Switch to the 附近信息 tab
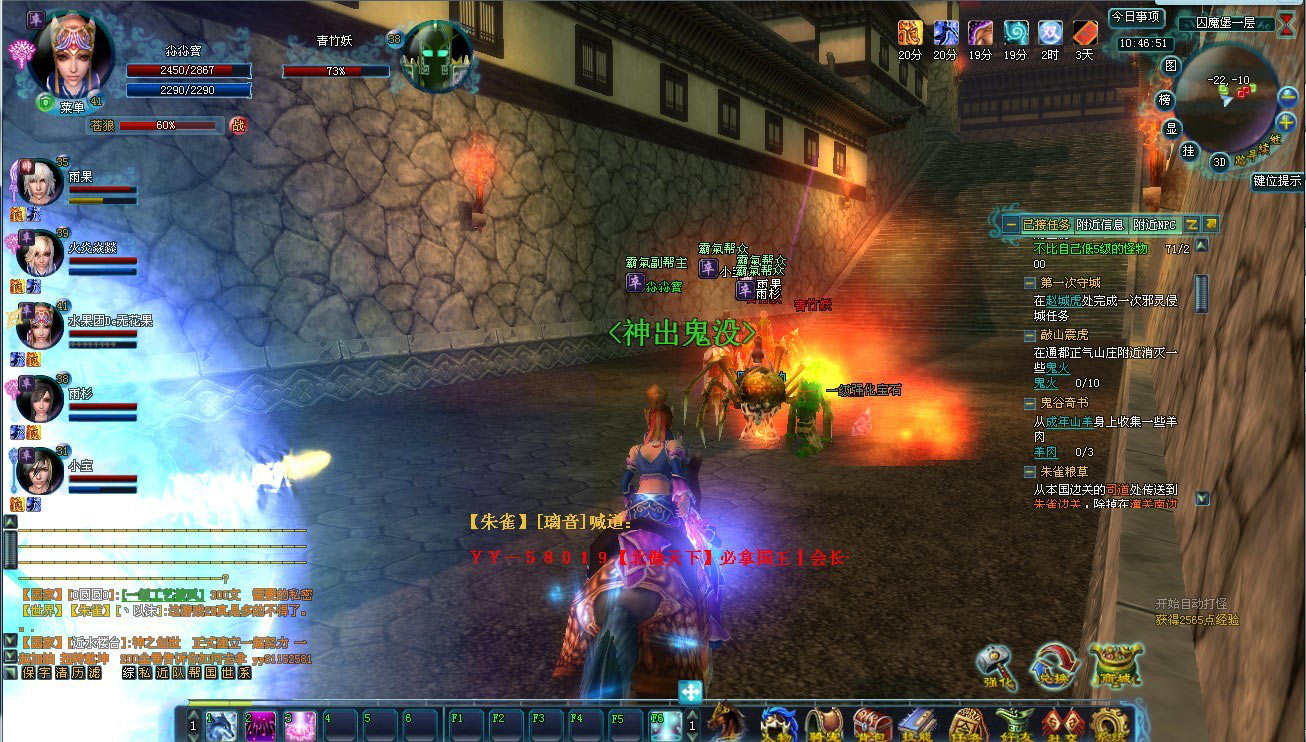 pos(1100,225)
